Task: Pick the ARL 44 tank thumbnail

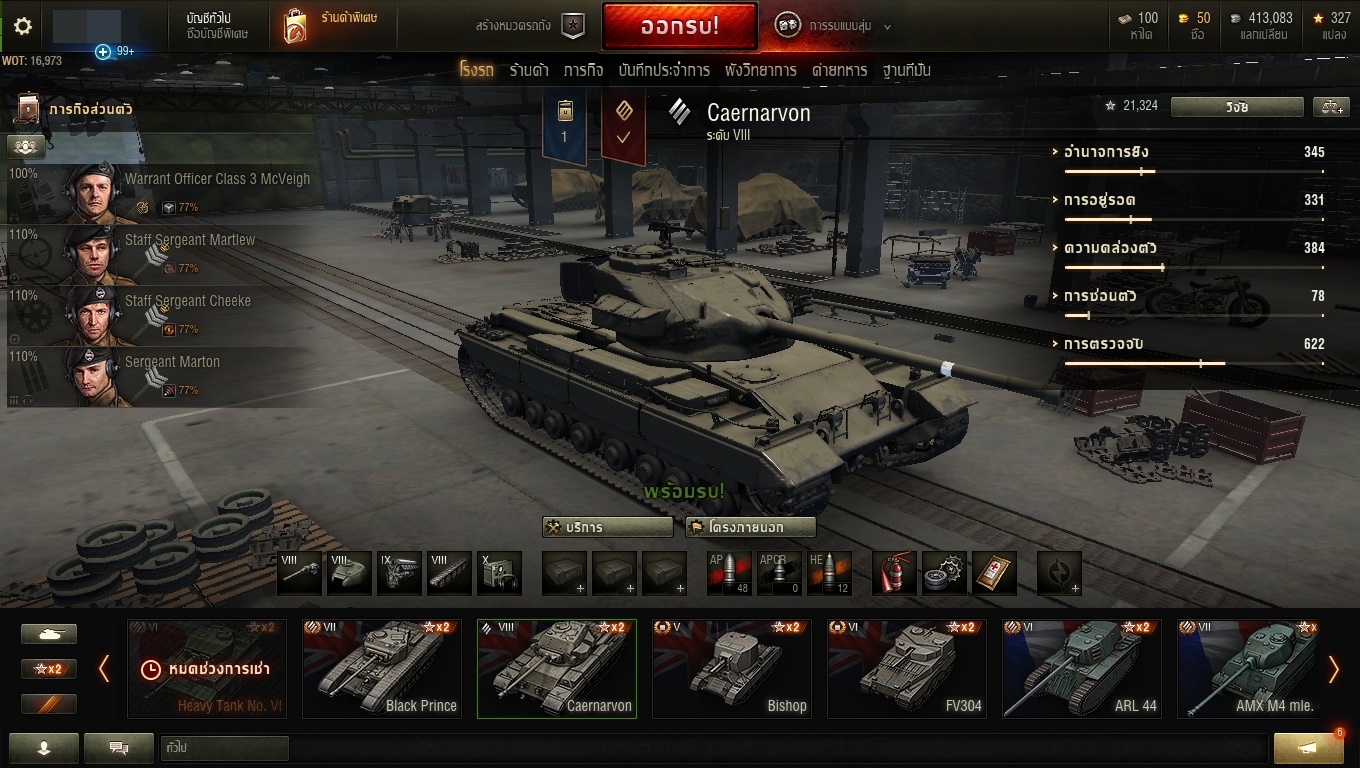Action: click(1082, 668)
